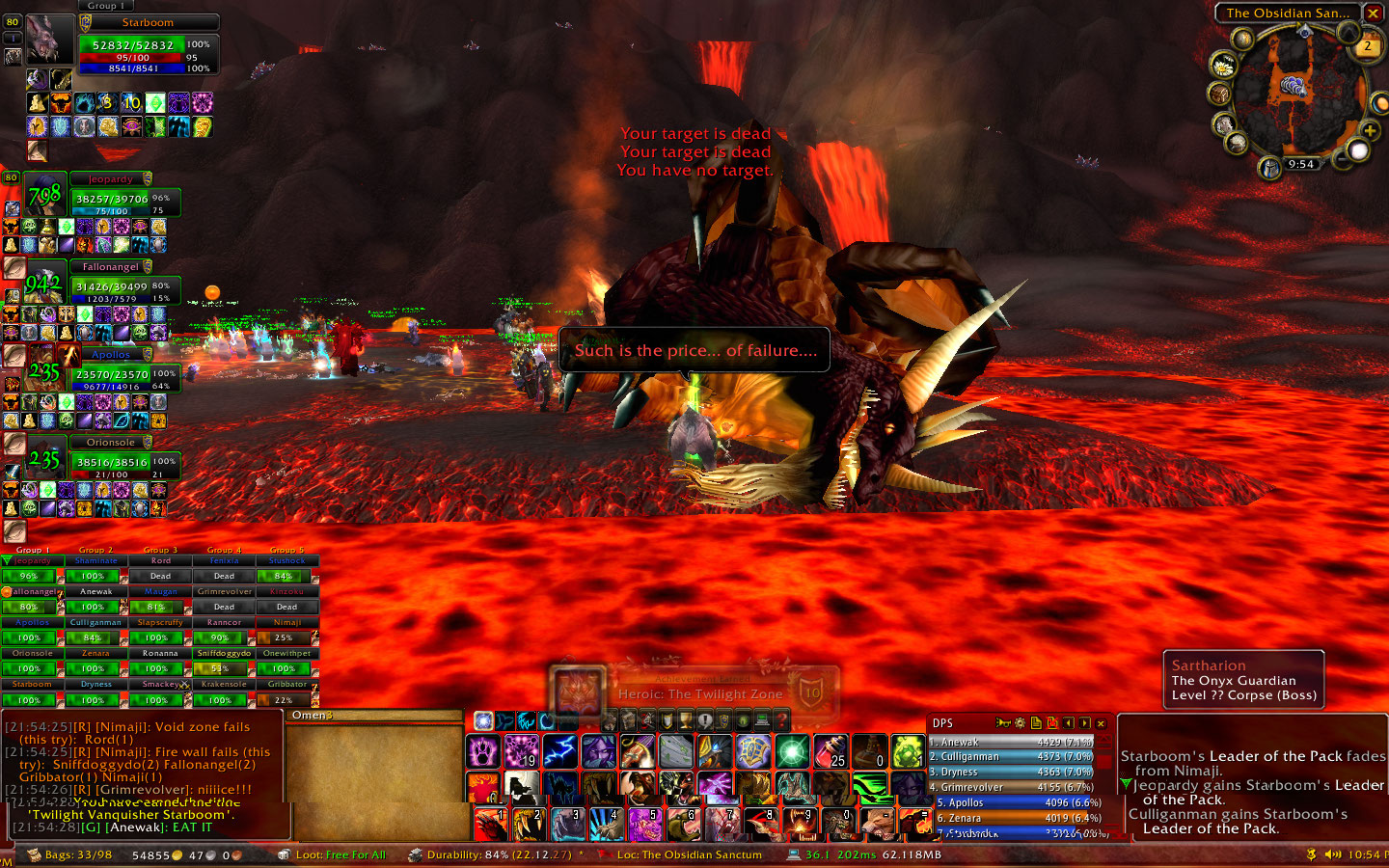Activate the blue lightning bolt ability
The height and width of the screenshot is (868, 1389).
click(x=559, y=751)
